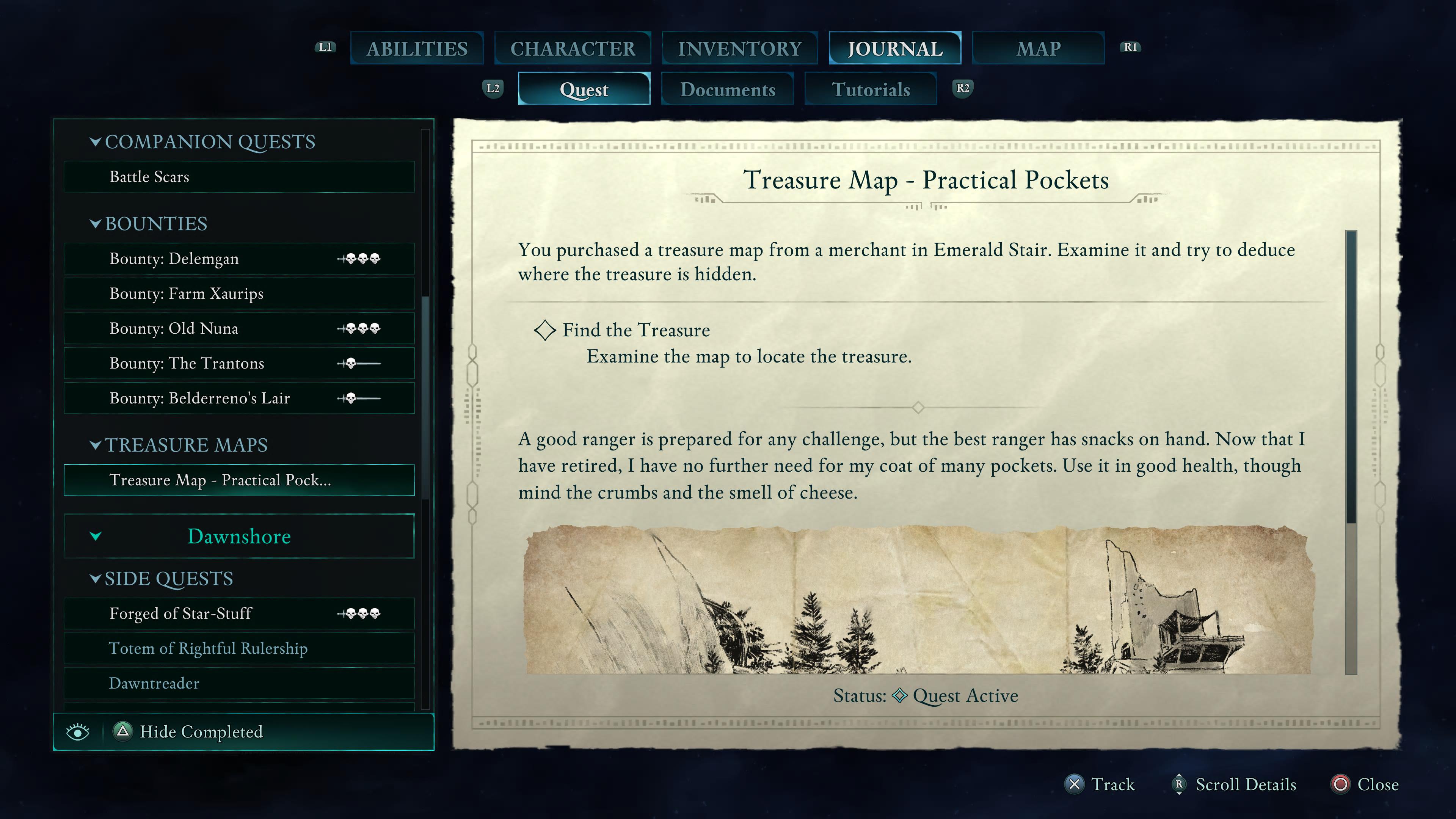The image size is (1456, 819).
Task: Open Forged of Star-Stuff side quest
Action: (x=239, y=613)
